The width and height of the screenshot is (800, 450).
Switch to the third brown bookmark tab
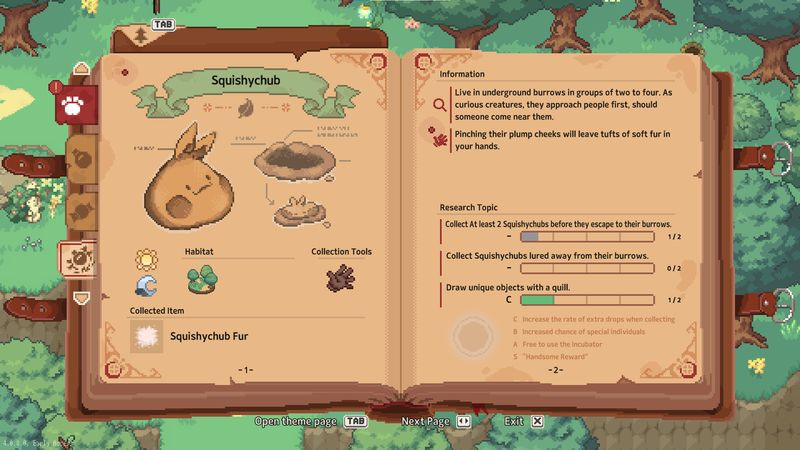pyautogui.click(x=80, y=208)
